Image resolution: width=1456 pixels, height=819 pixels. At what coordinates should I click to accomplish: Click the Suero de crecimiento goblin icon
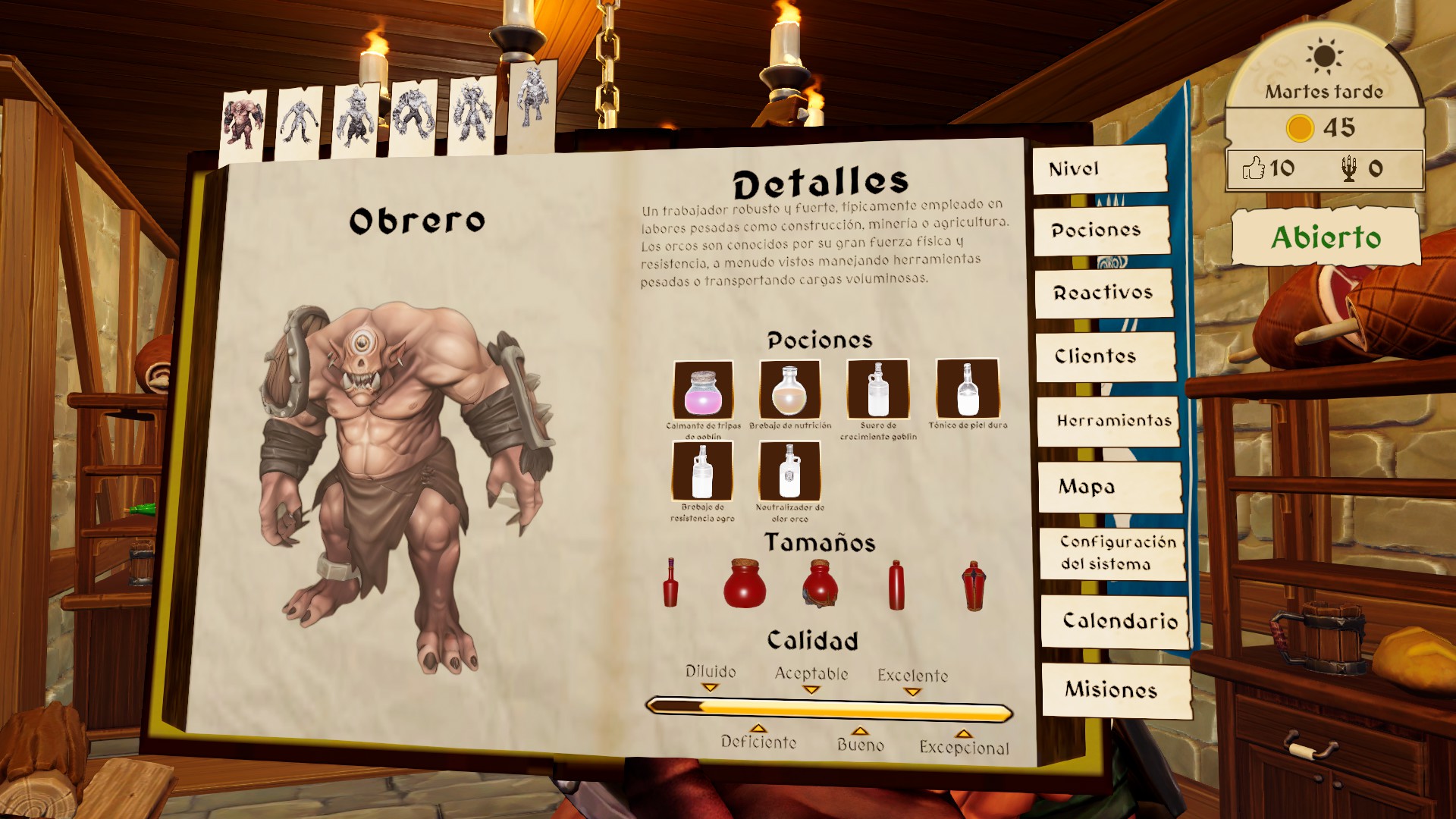point(878,390)
